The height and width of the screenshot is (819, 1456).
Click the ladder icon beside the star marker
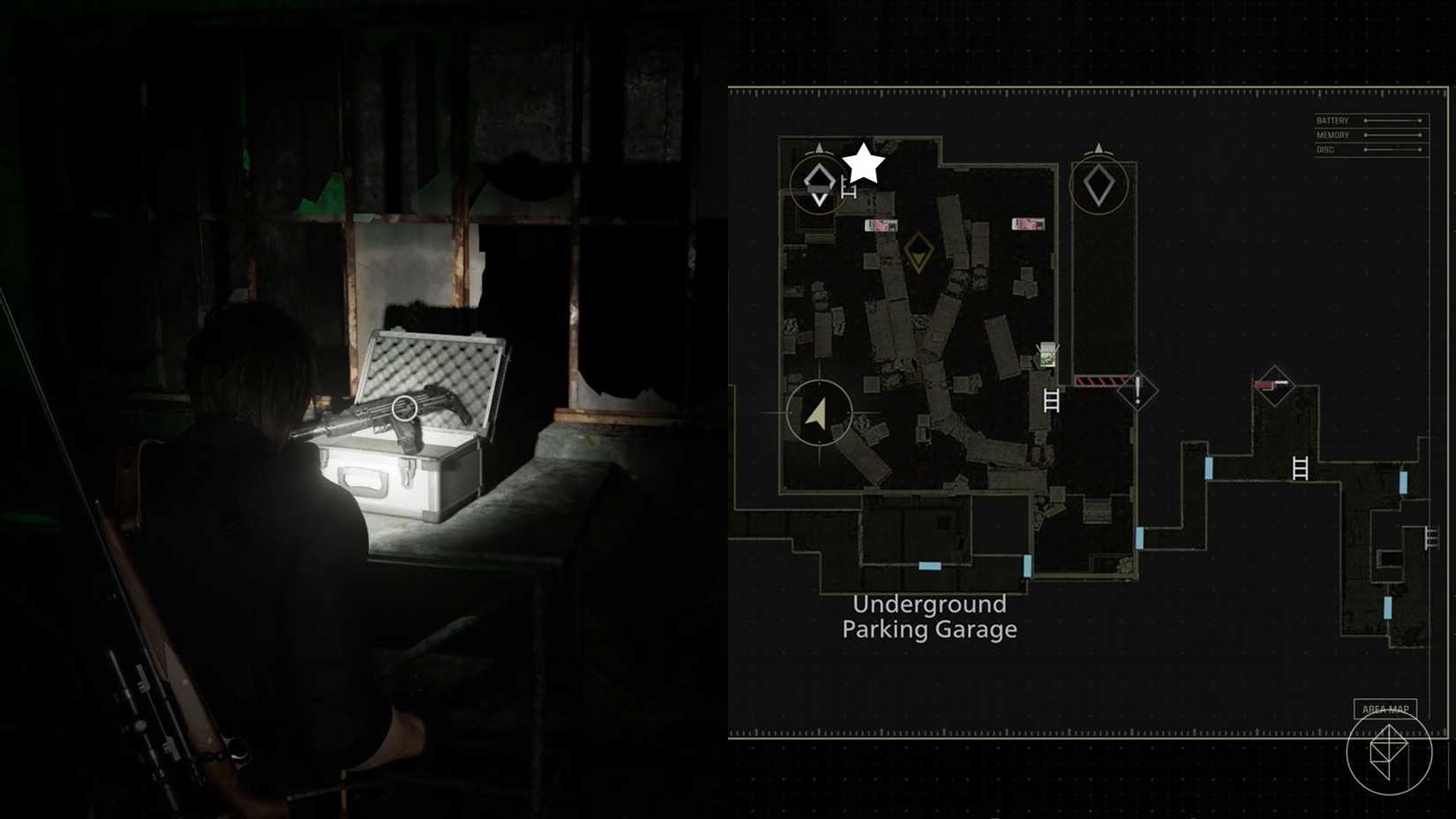pos(850,188)
